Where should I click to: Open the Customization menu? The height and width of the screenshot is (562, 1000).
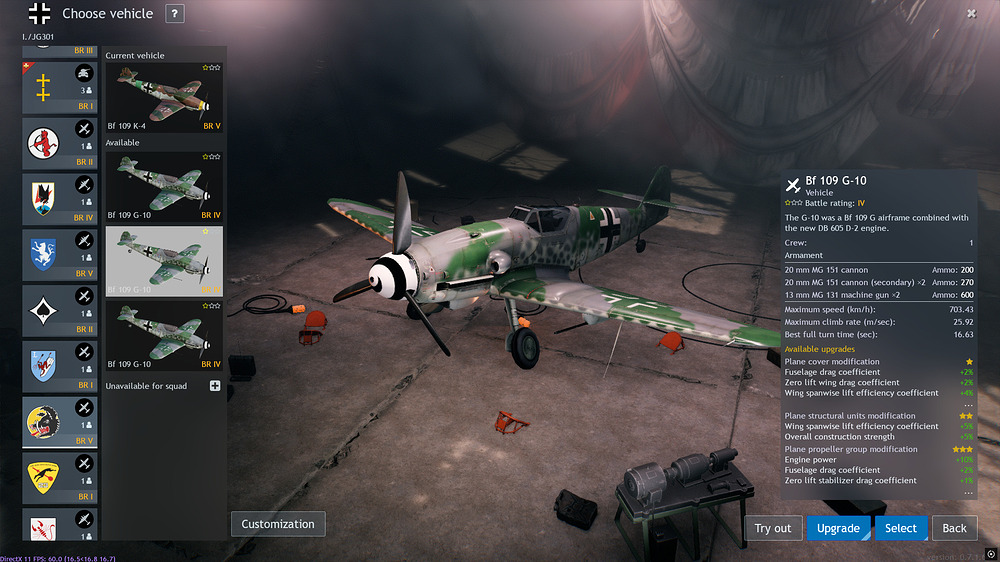(x=278, y=524)
